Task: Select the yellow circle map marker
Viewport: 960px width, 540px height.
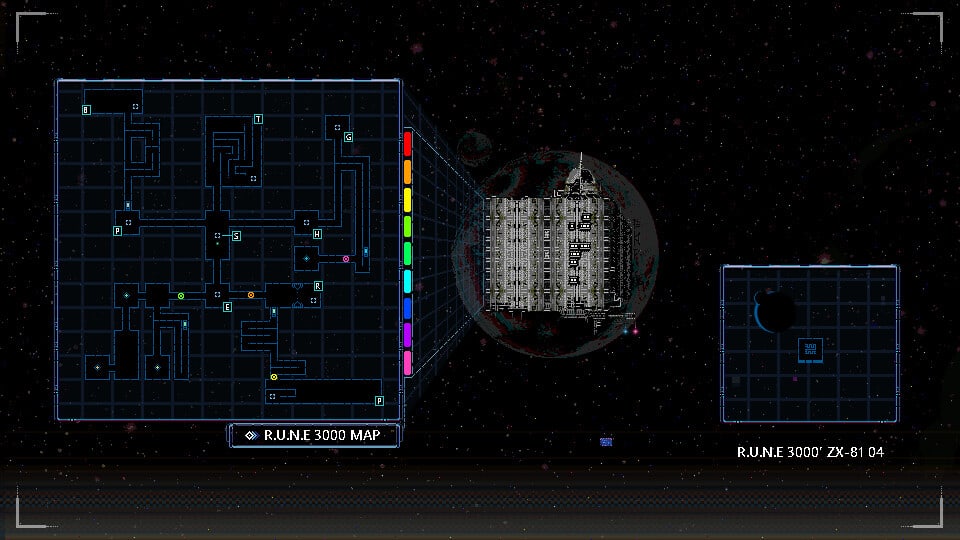Action: click(x=274, y=377)
